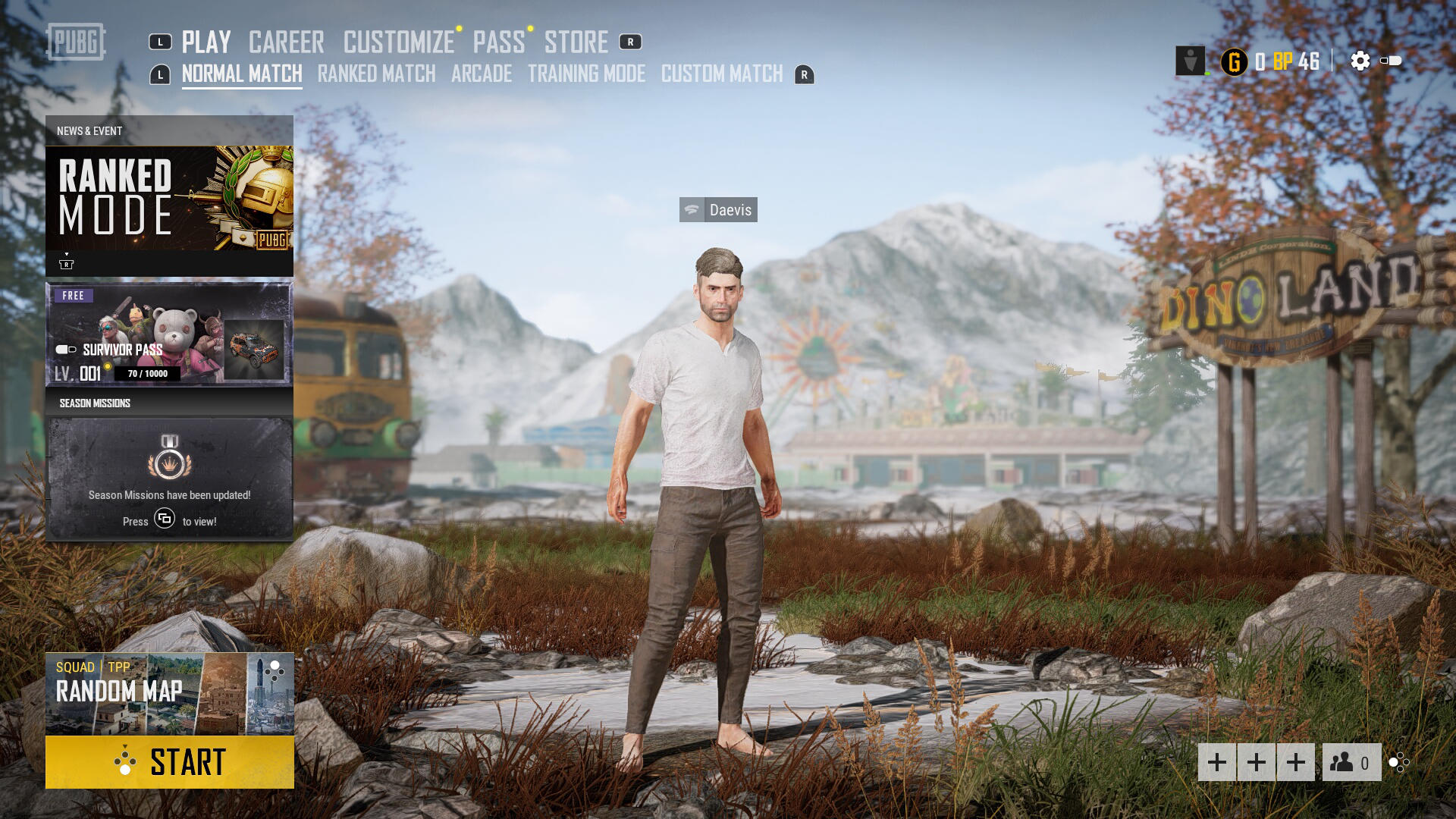View the Season Missions panel
Screen dimensions: 1456x819
[169, 478]
